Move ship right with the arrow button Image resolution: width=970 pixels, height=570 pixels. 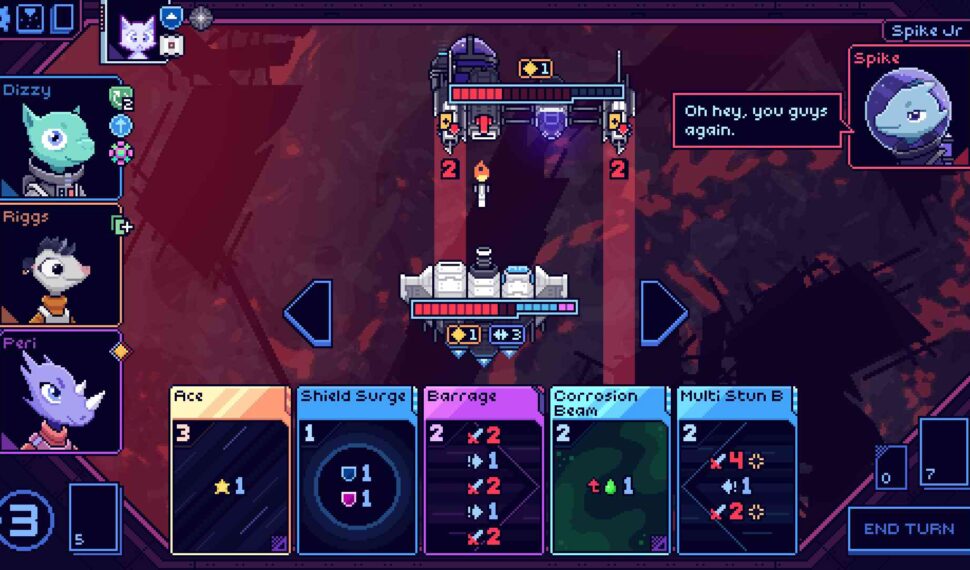[x=662, y=313]
